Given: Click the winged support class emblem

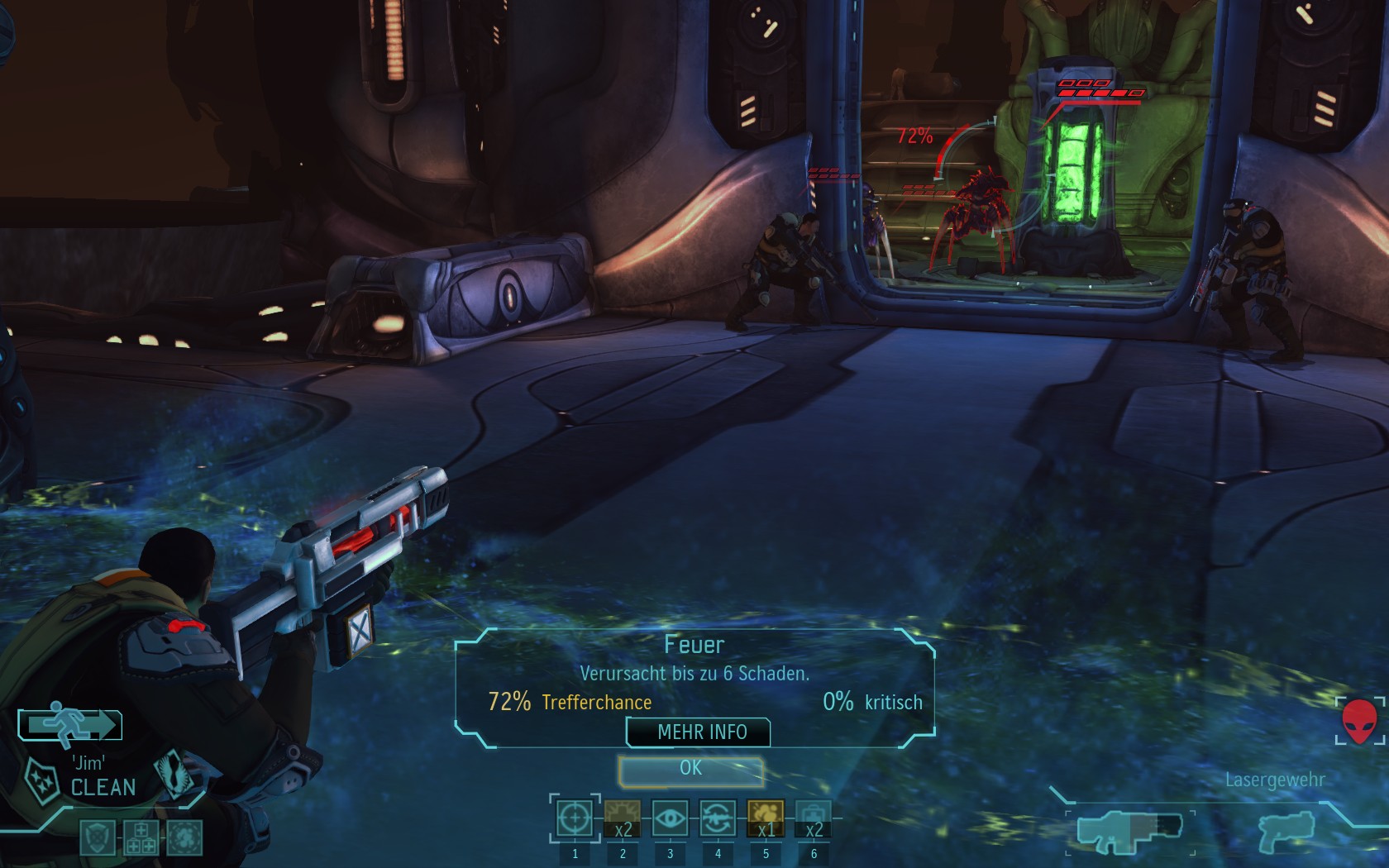Looking at the screenshot, I should click(x=176, y=773).
